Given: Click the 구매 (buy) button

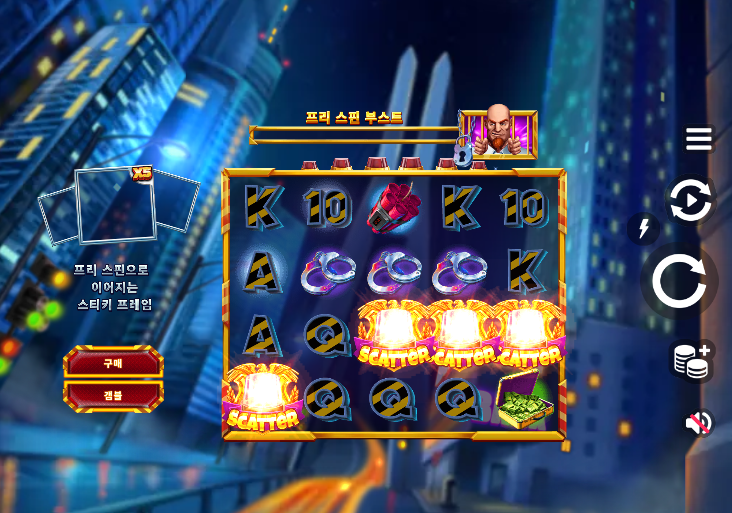Looking at the screenshot, I should pos(113,363).
